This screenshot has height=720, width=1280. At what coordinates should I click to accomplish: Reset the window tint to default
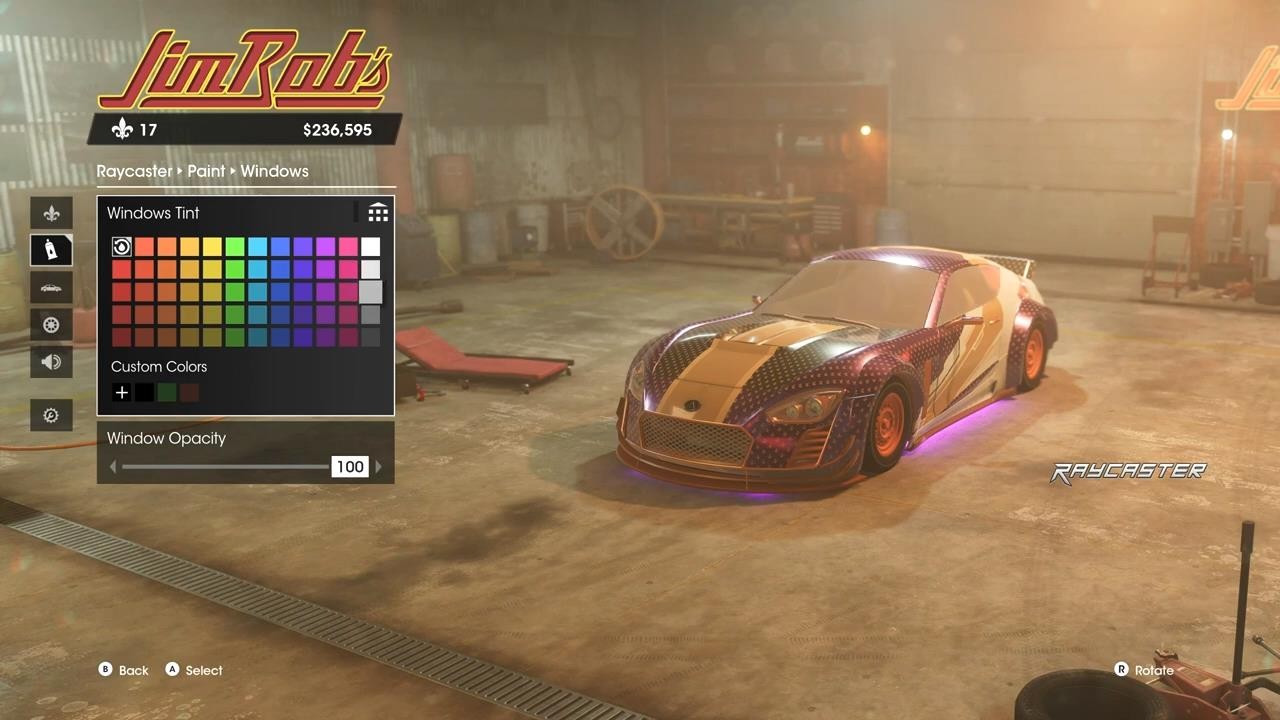click(x=121, y=247)
